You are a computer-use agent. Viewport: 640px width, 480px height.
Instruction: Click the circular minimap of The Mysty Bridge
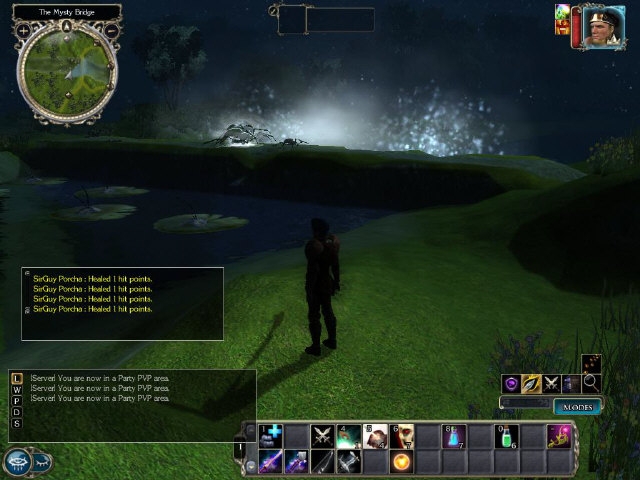click(67, 70)
